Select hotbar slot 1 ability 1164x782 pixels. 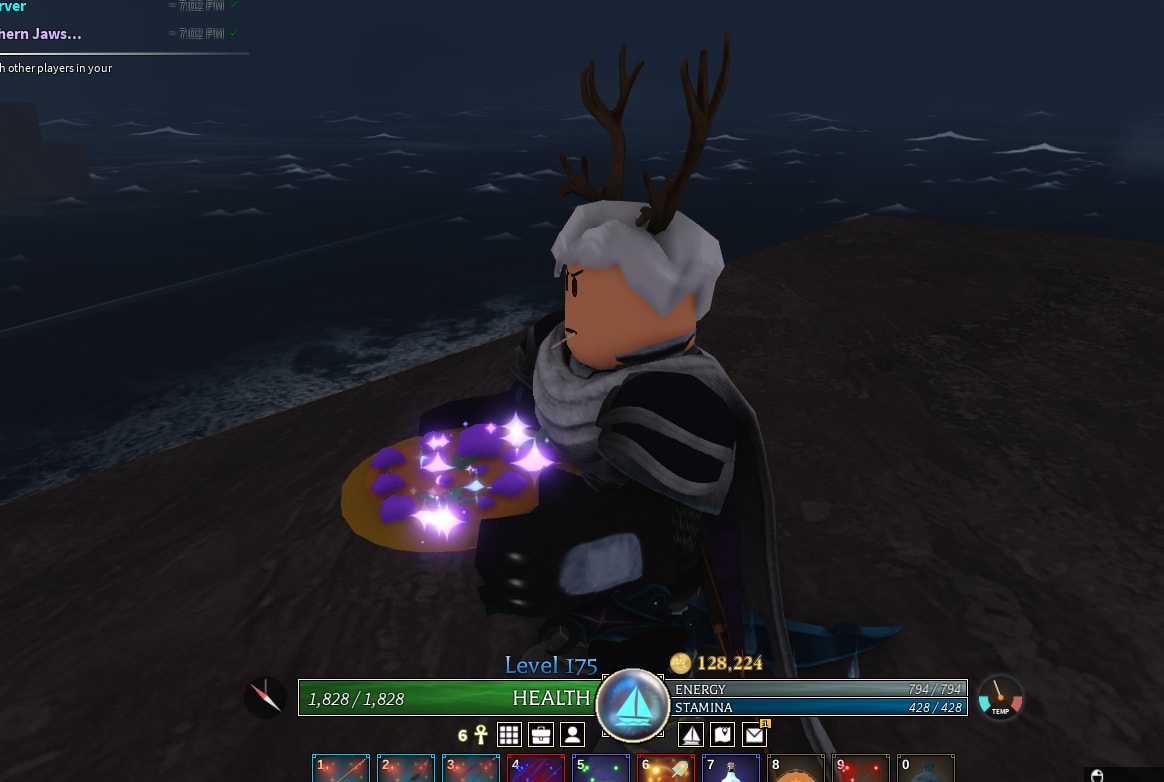click(341, 768)
